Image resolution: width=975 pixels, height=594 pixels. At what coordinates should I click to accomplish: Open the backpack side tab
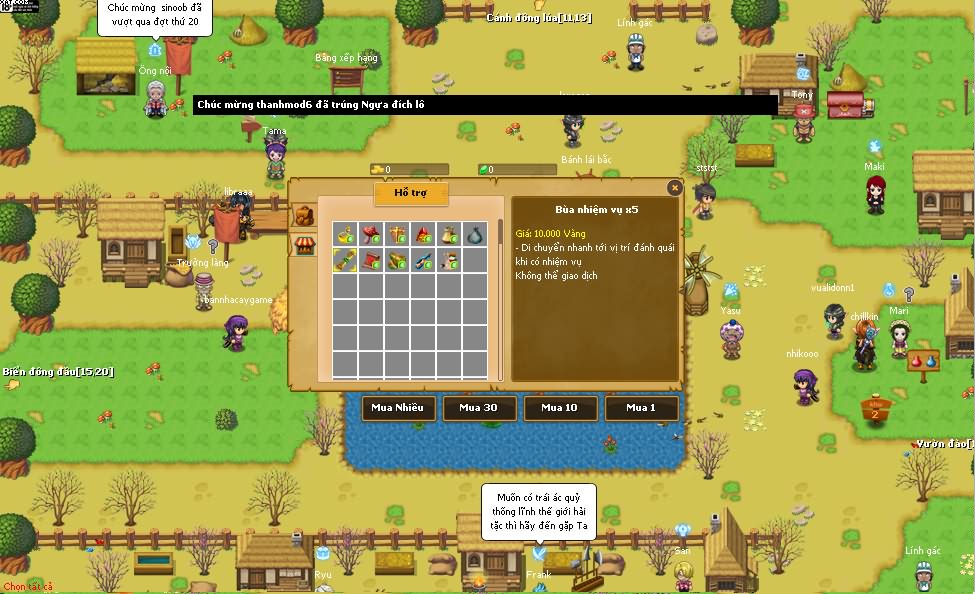pos(303,216)
